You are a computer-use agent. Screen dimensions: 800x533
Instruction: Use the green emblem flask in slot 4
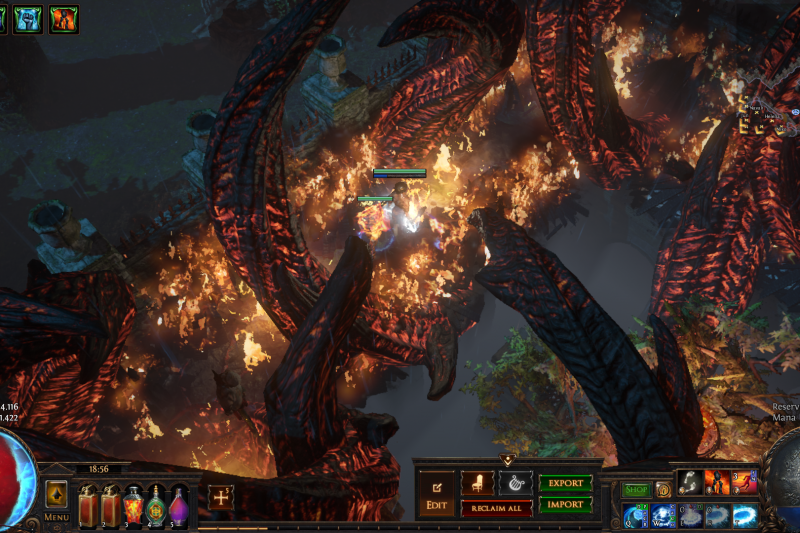[x=156, y=505]
